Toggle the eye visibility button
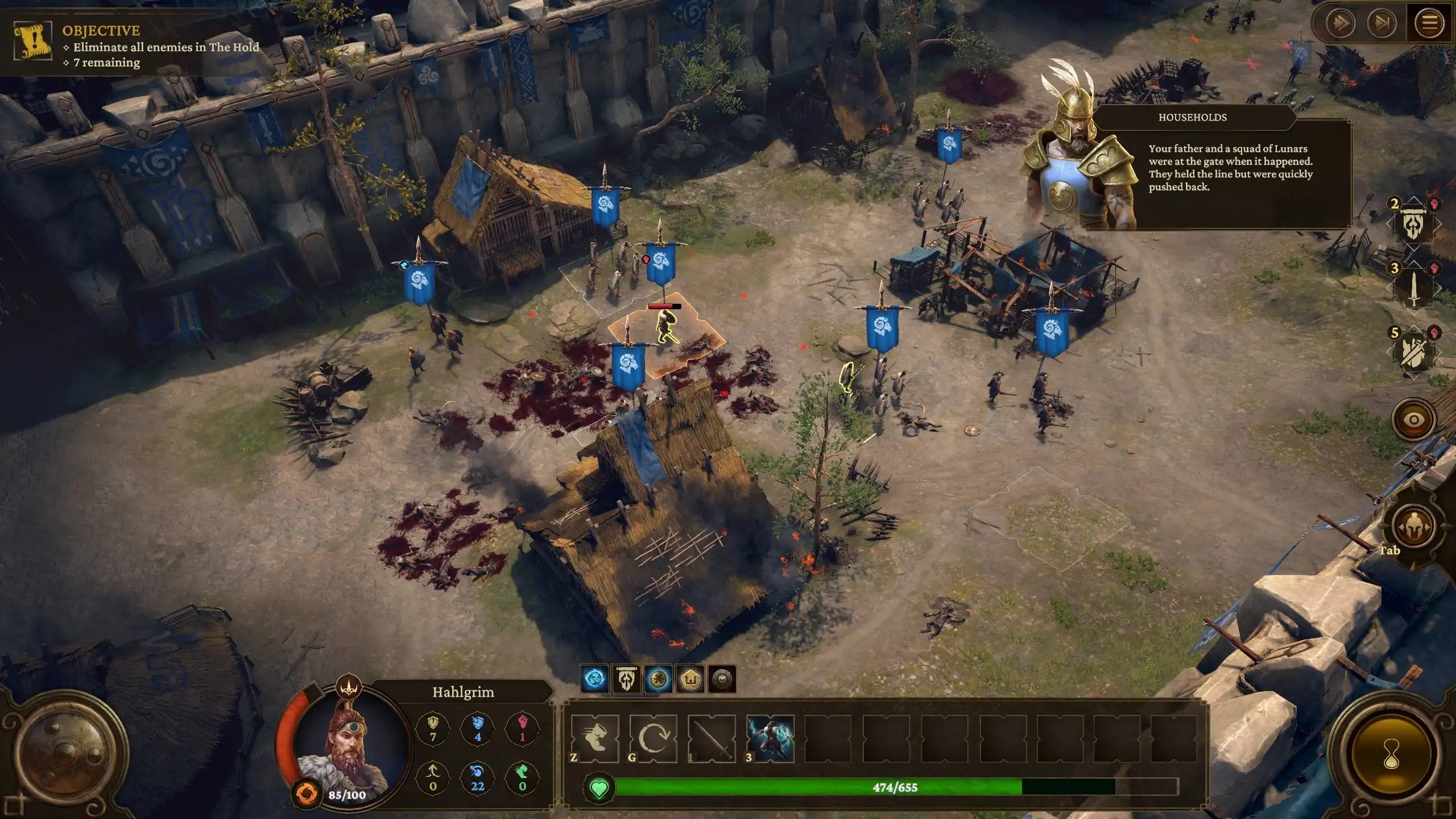The image size is (1456, 819). point(1413,420)
